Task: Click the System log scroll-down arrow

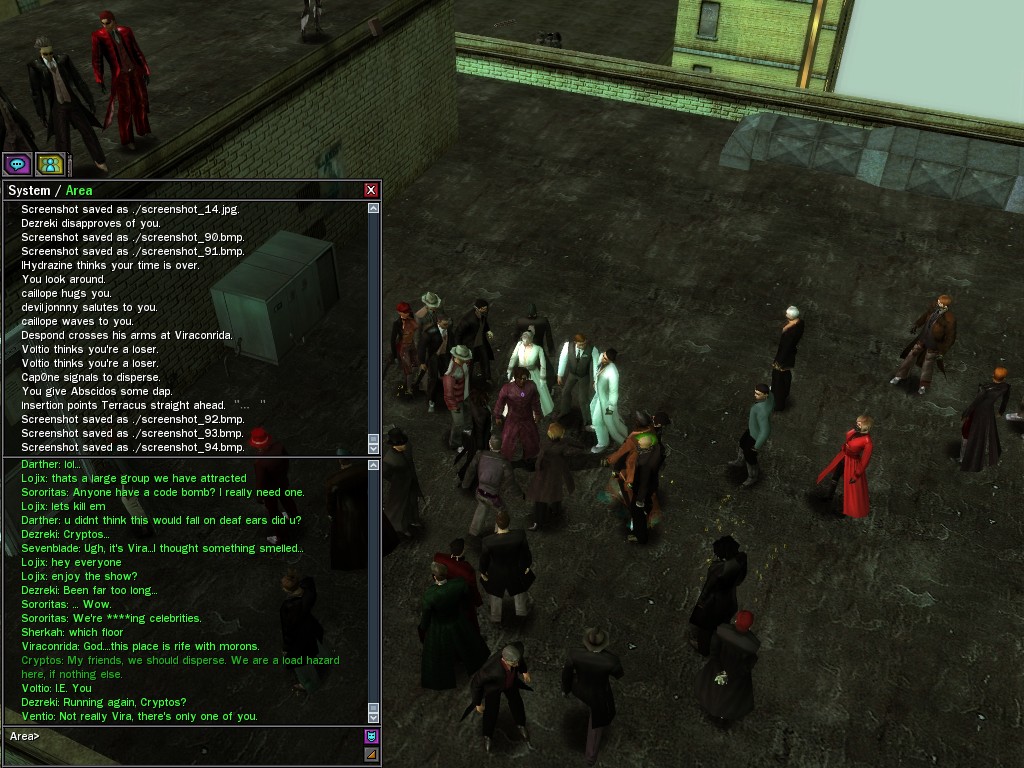Action: 374,448
